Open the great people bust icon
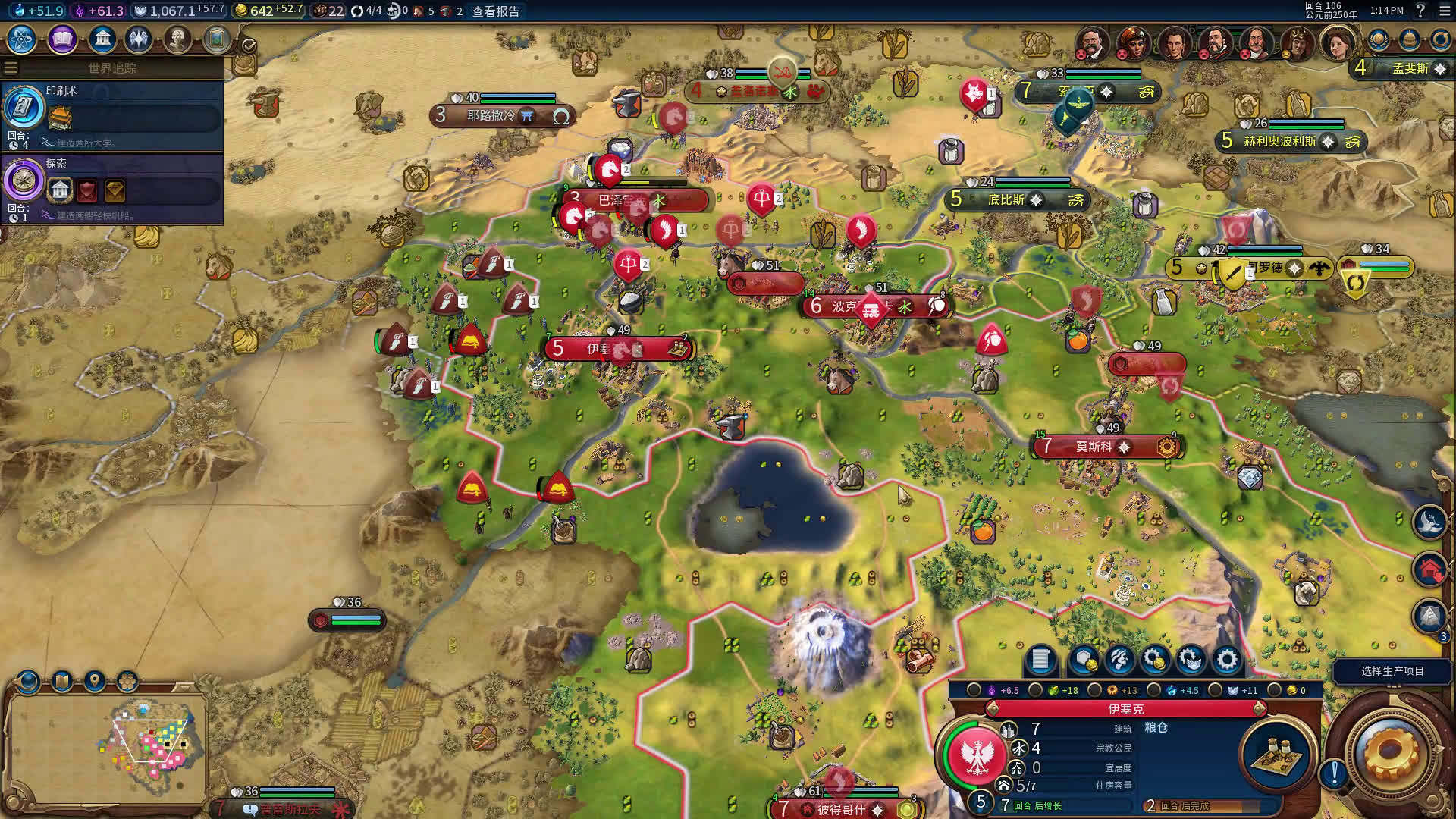 coord(177,39)
